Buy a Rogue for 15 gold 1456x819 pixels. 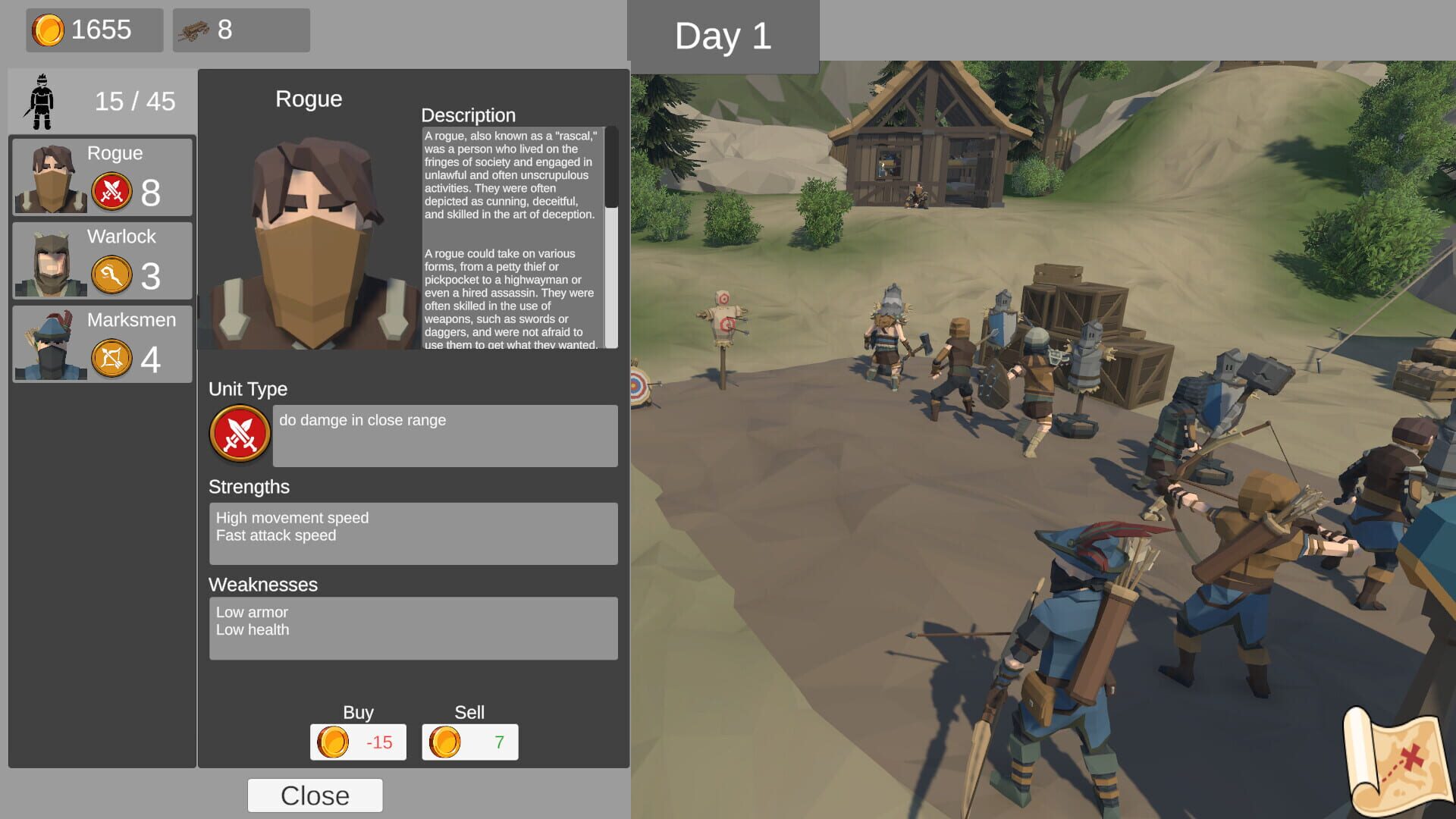[x=358, y=742]
